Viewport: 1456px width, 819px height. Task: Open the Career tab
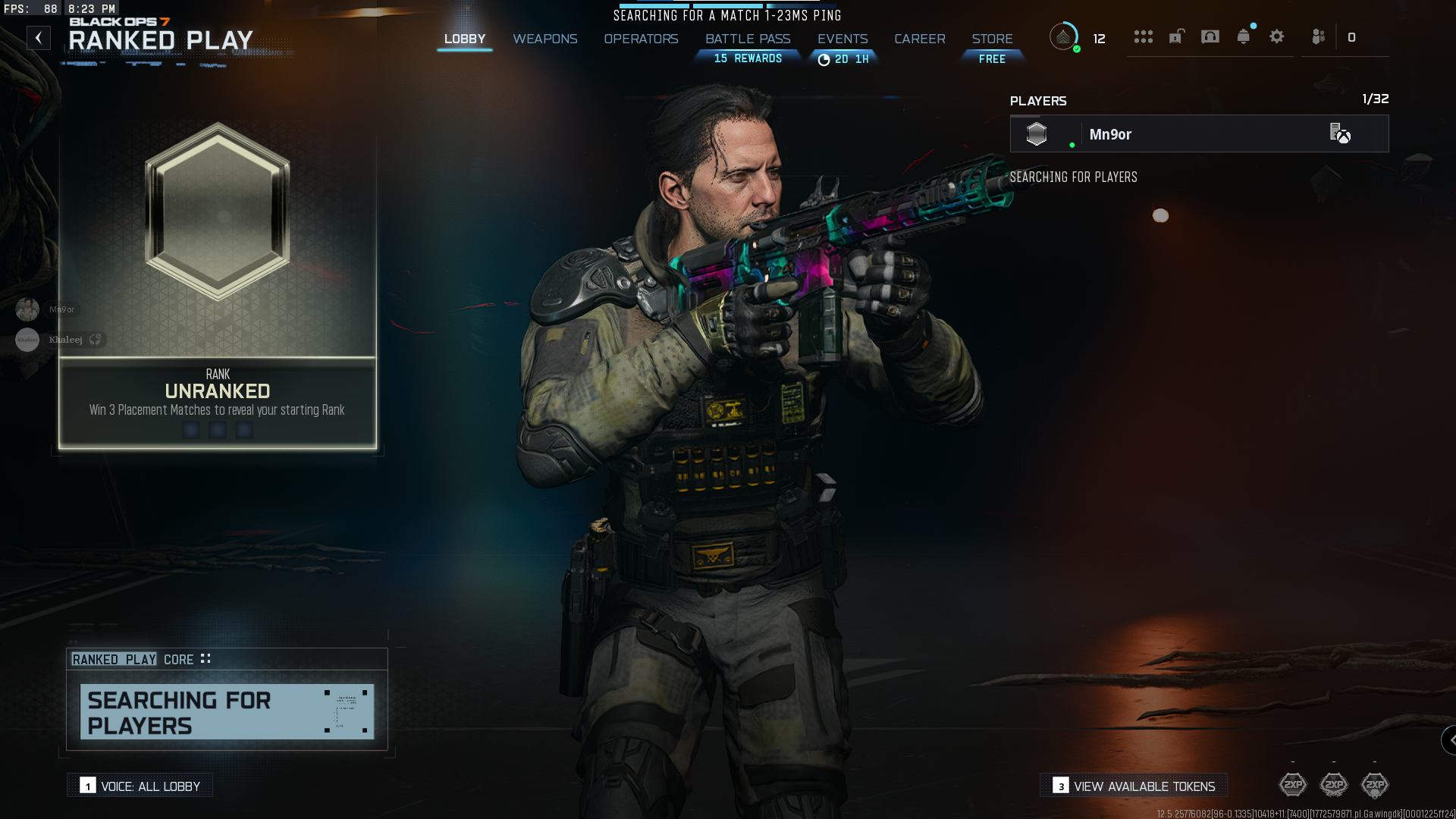pyautogui.click(x=919, y=39)
